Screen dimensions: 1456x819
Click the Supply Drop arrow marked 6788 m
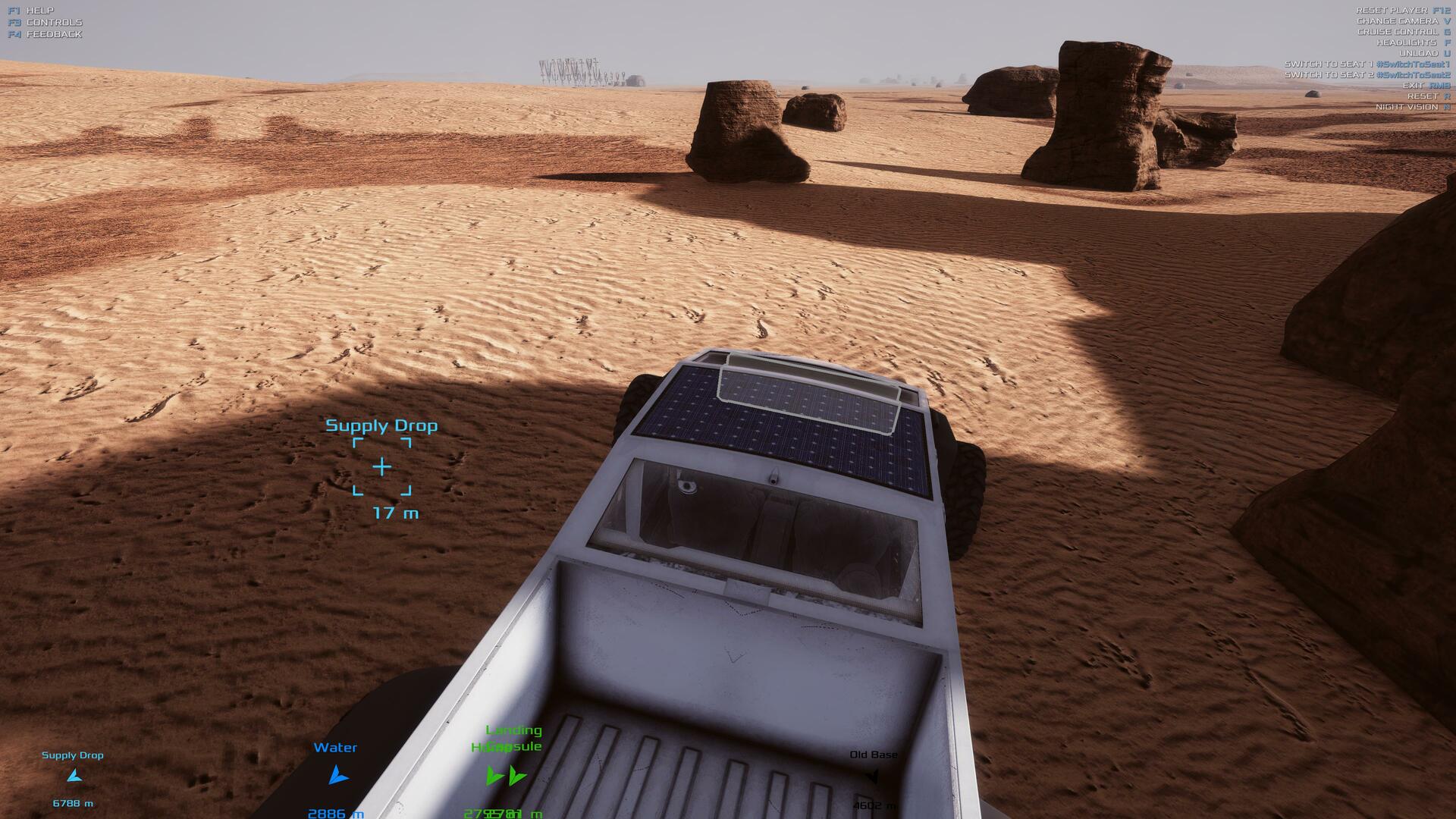[x=74, y=776]
